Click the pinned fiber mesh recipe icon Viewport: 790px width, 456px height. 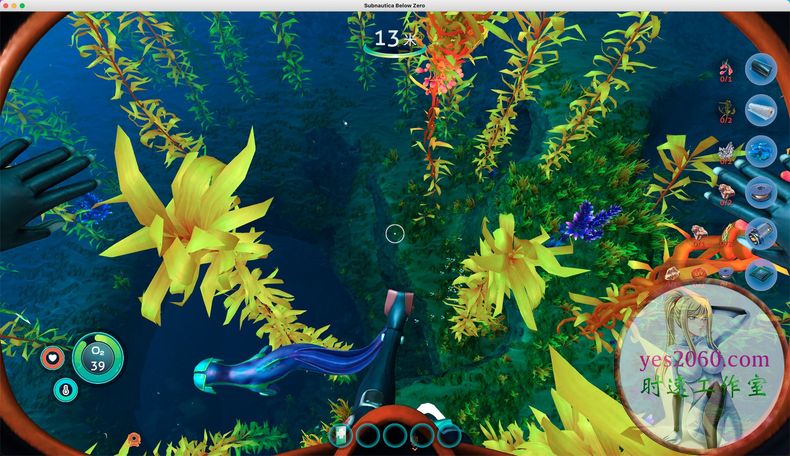click(x=761, y=109)
